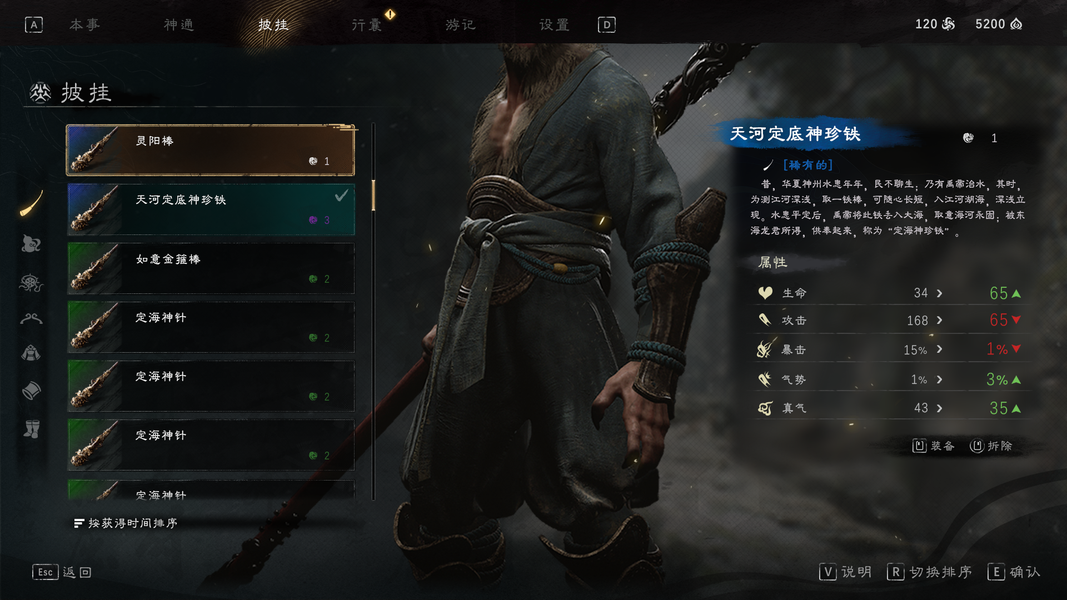Open the body armor robe category
Viewport: 1067px width, 600px height.
(x=32, y=353)
